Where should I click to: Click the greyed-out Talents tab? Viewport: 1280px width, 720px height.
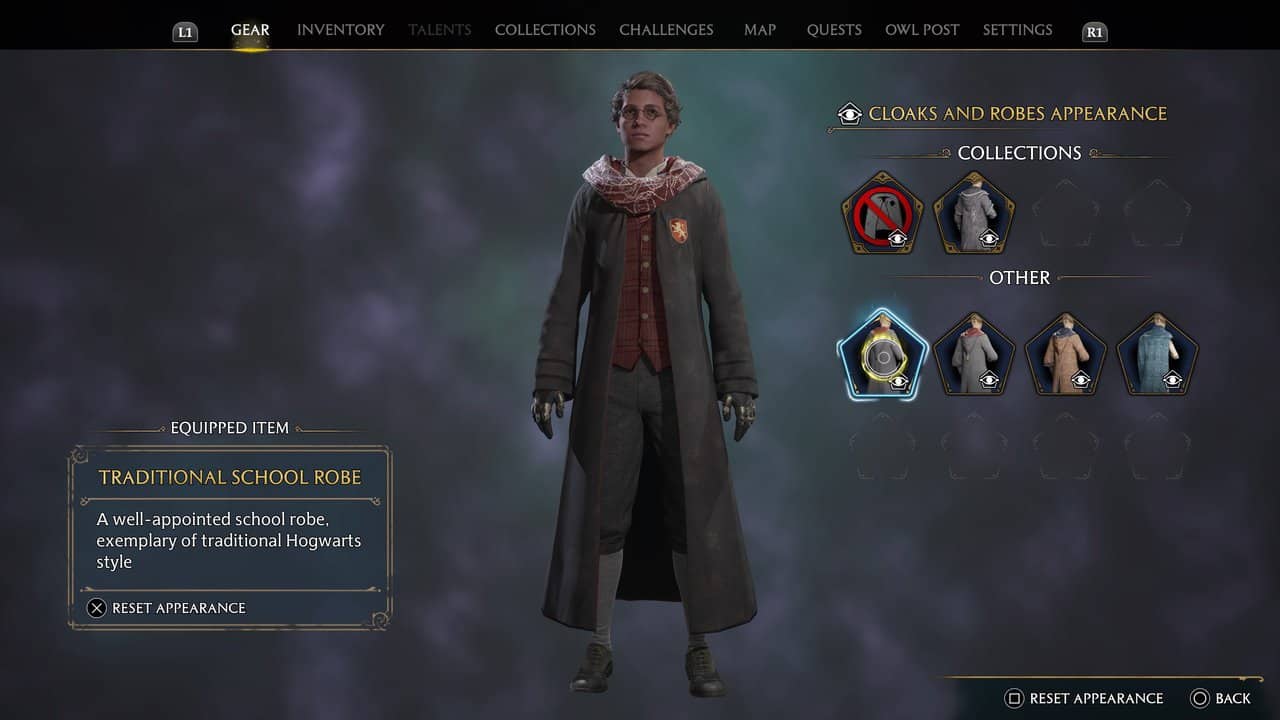[x=440, y=30]
